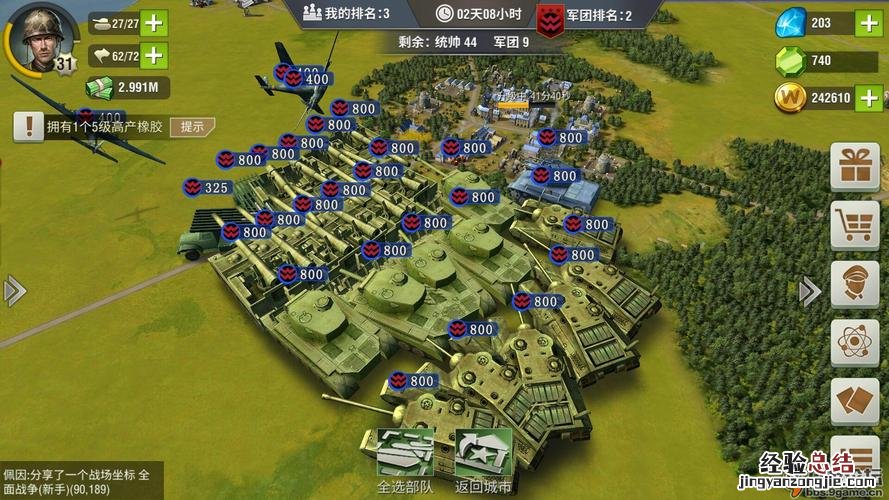889x500 pixels.
Task: Click the blue diamond currency counter
Action: pos(812,24)
